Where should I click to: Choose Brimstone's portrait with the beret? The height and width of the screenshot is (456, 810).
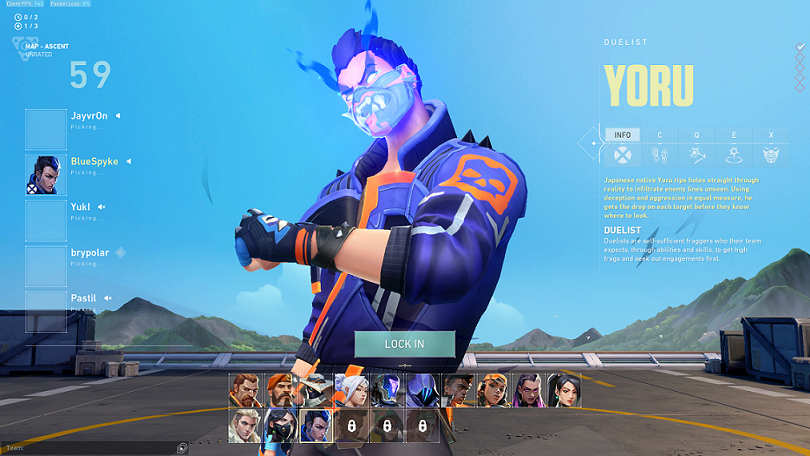point(280,390)
